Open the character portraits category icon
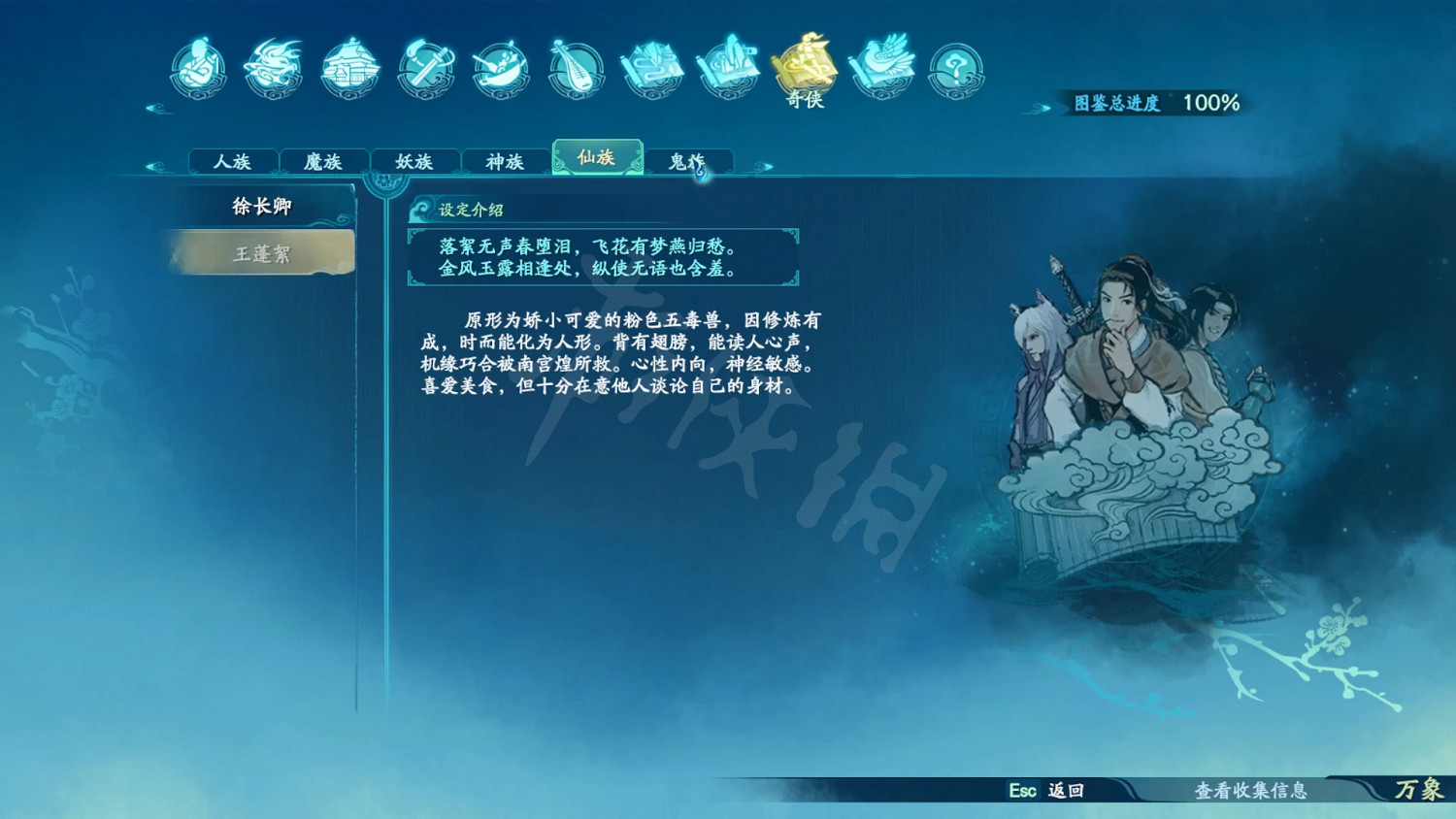This screenshot has width=1456, height=819. pos(198,68)
